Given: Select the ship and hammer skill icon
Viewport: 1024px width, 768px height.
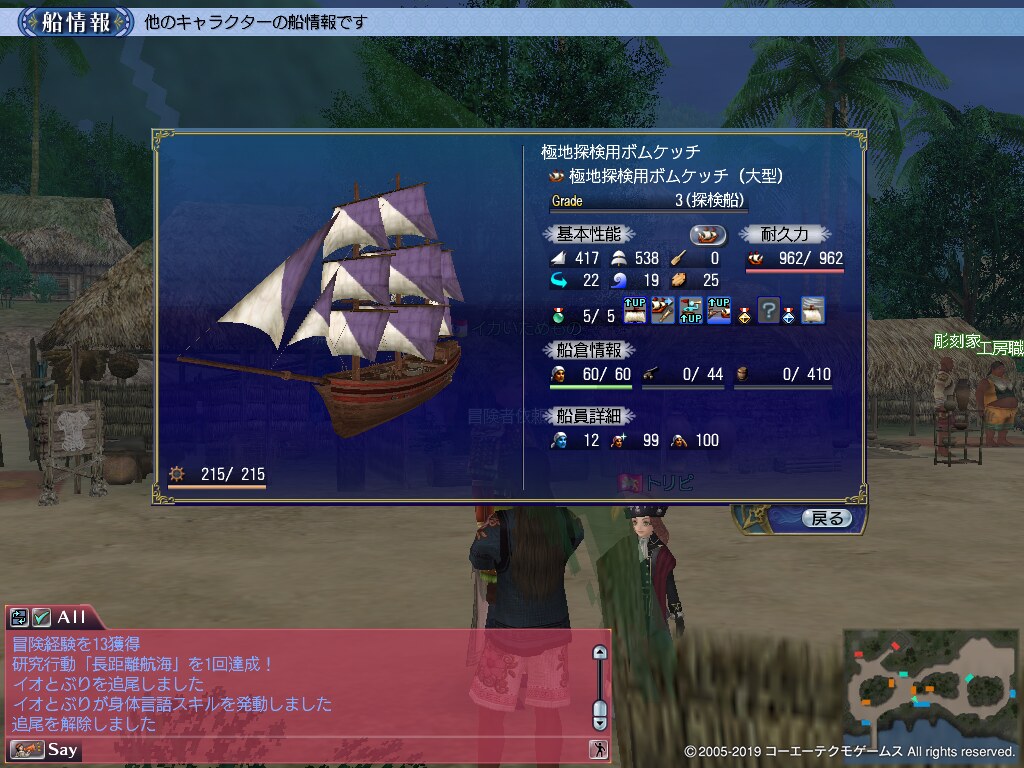Looking at the screenshot, I should pyautogui.click(x=663, y=311).
